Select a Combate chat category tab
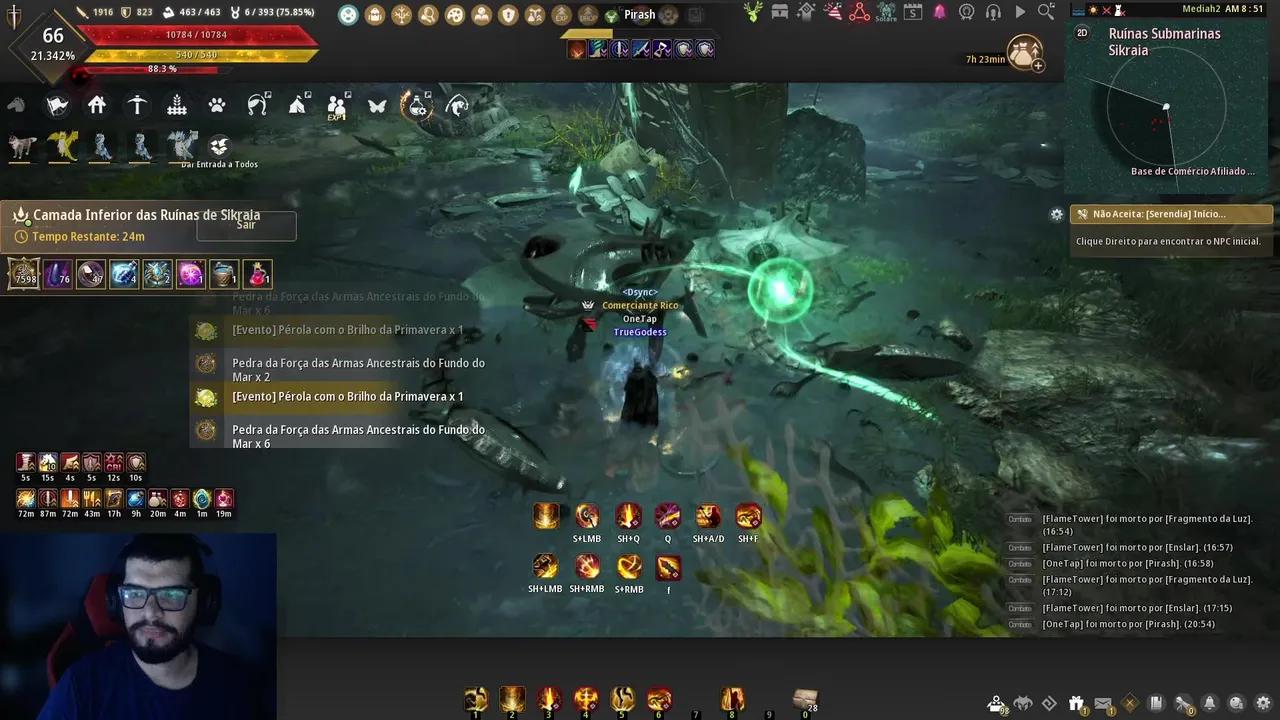The height and width of the screenshot is (720, 1280). pyautogui.click(x=1020, y=519)
